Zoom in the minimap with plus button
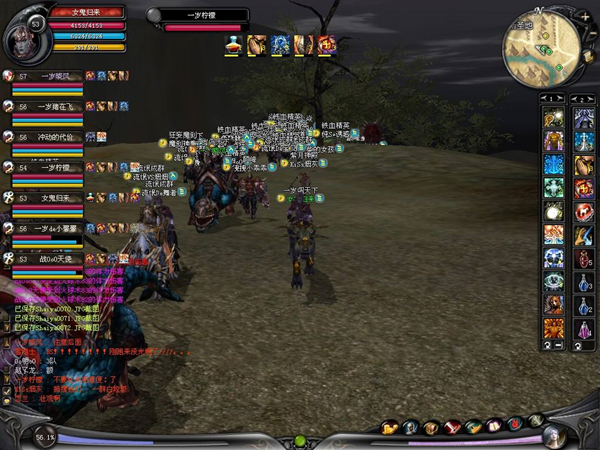 click(584, 17)
